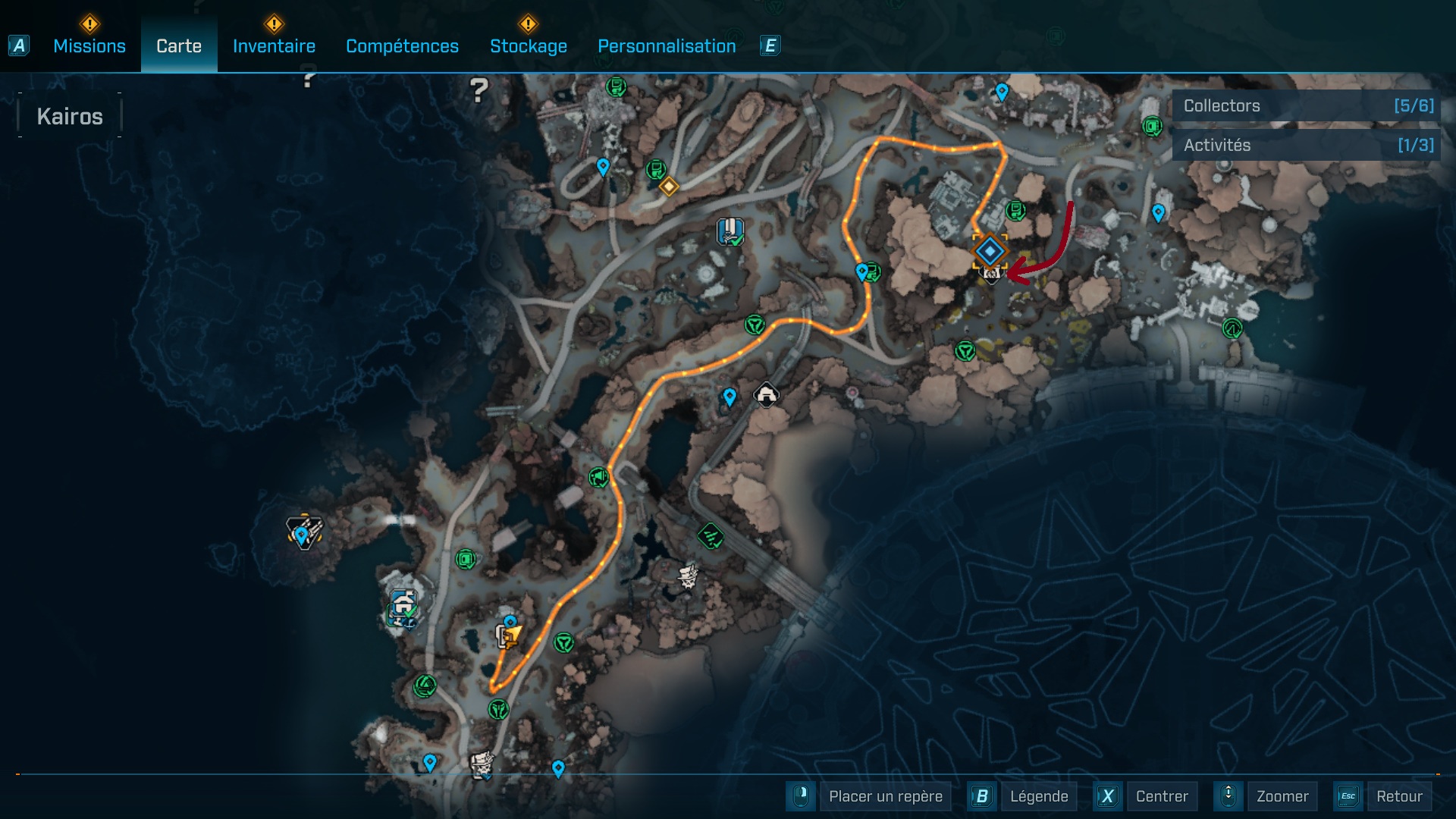Center the map with Centrer
This screenshot has height=819, width=1456.
(x=1161, y=796)
